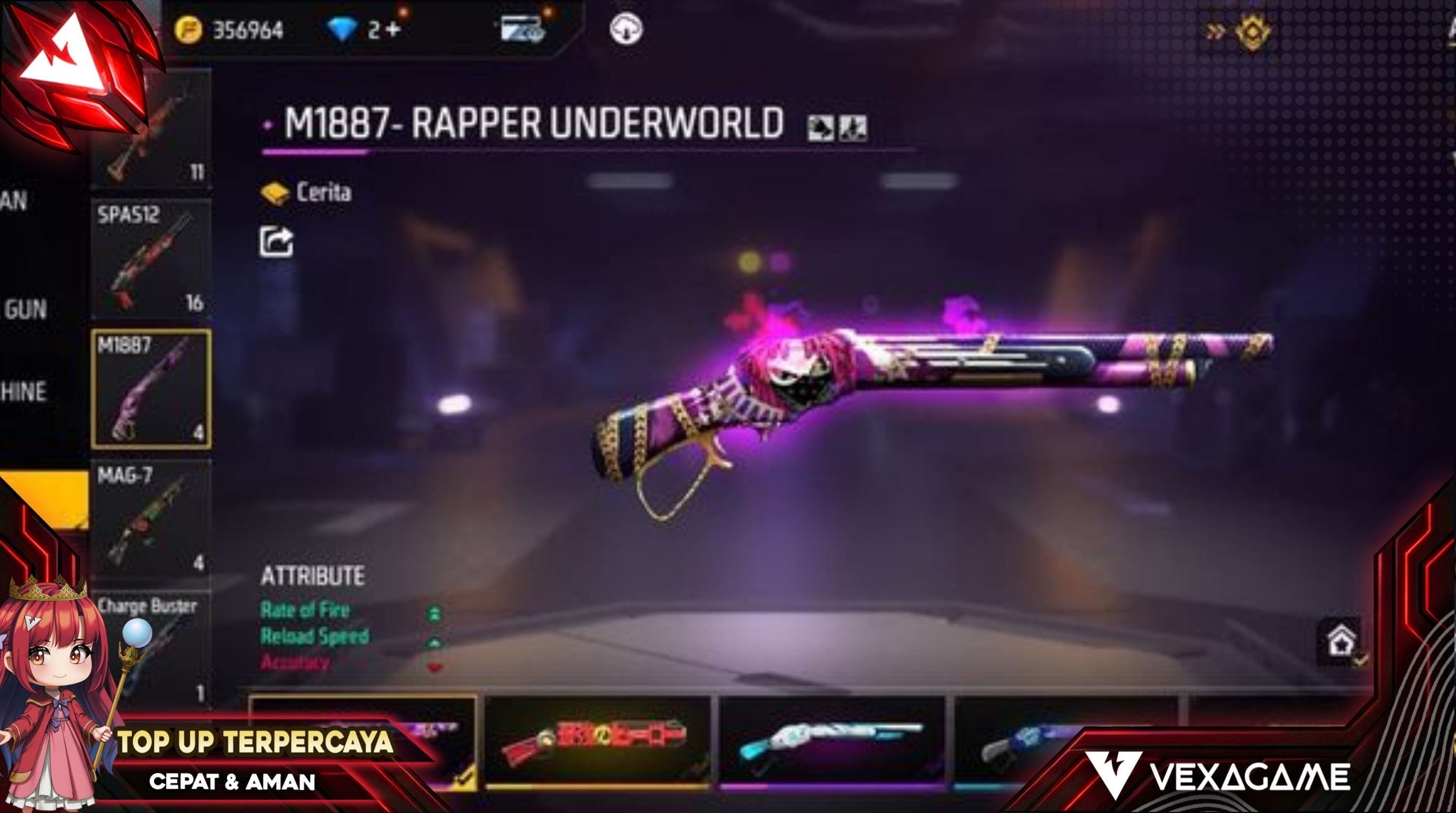Click the gold coin balance icon
This screenshot has width=1456, height=813.
[x=188, y=30]
